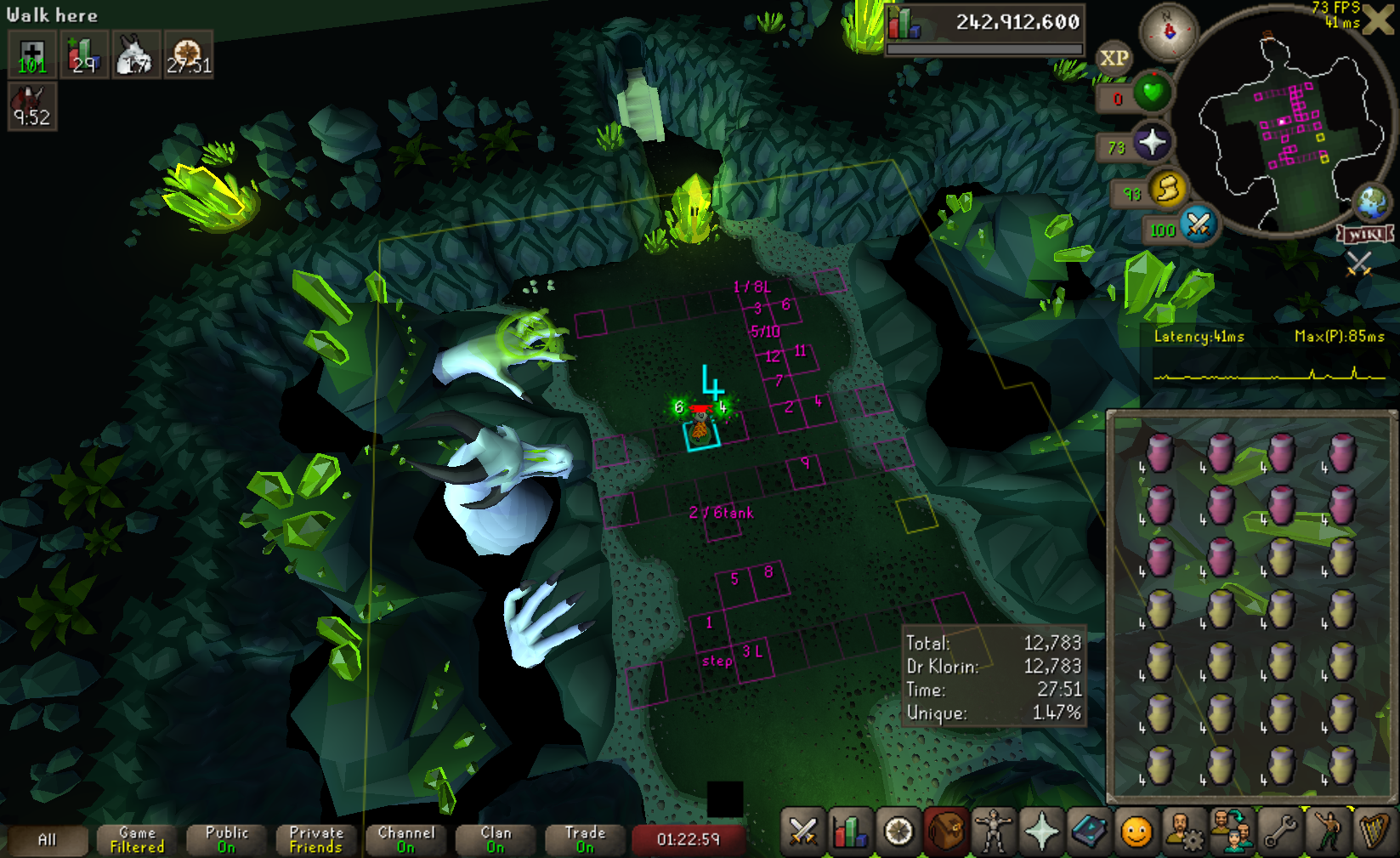Toggle the Clan chat filter tab
The width and height of the screenshot is (1400, 858).
coord(496,839)
